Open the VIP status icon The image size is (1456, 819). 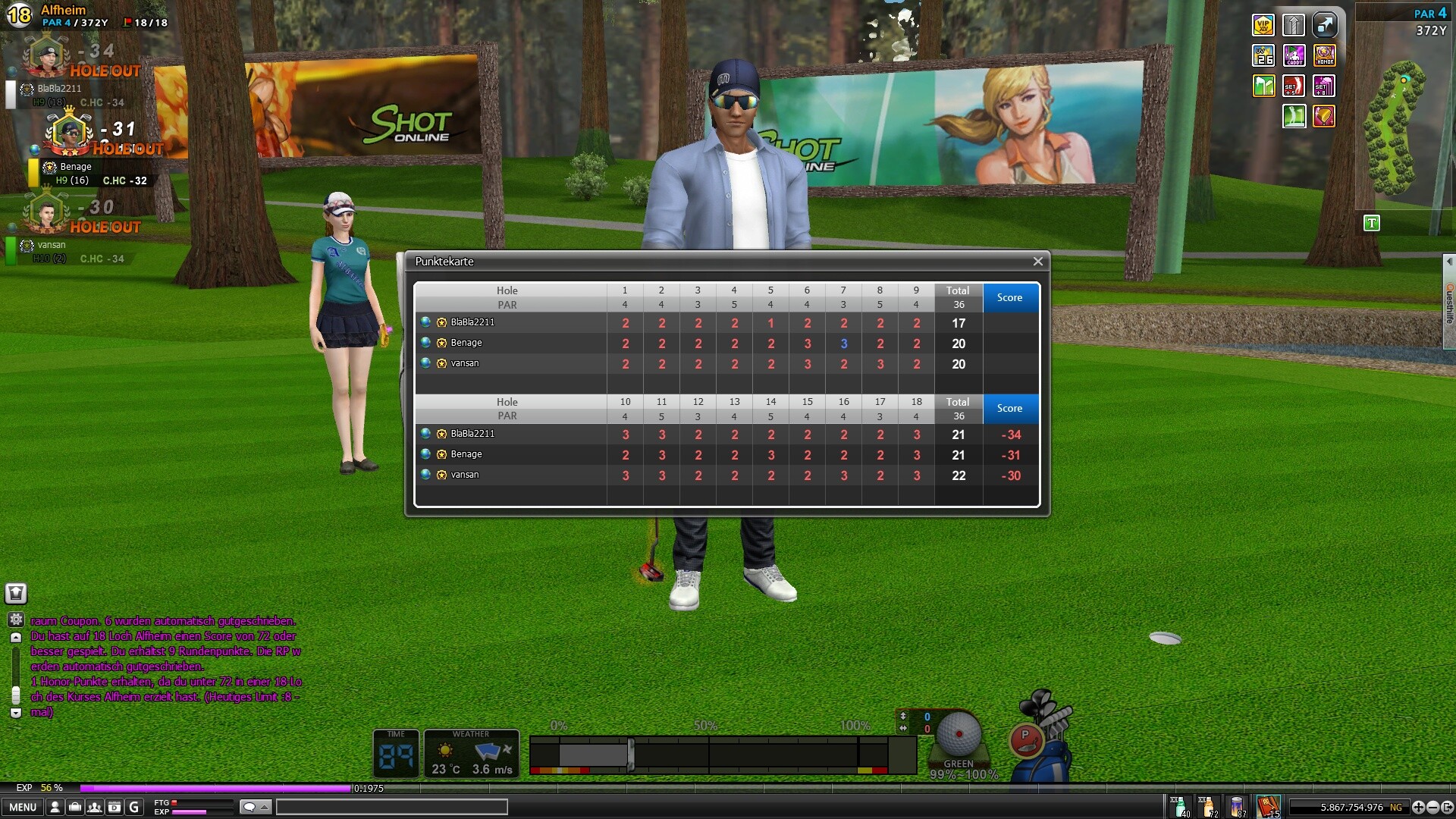click(x=1263, y=25)
